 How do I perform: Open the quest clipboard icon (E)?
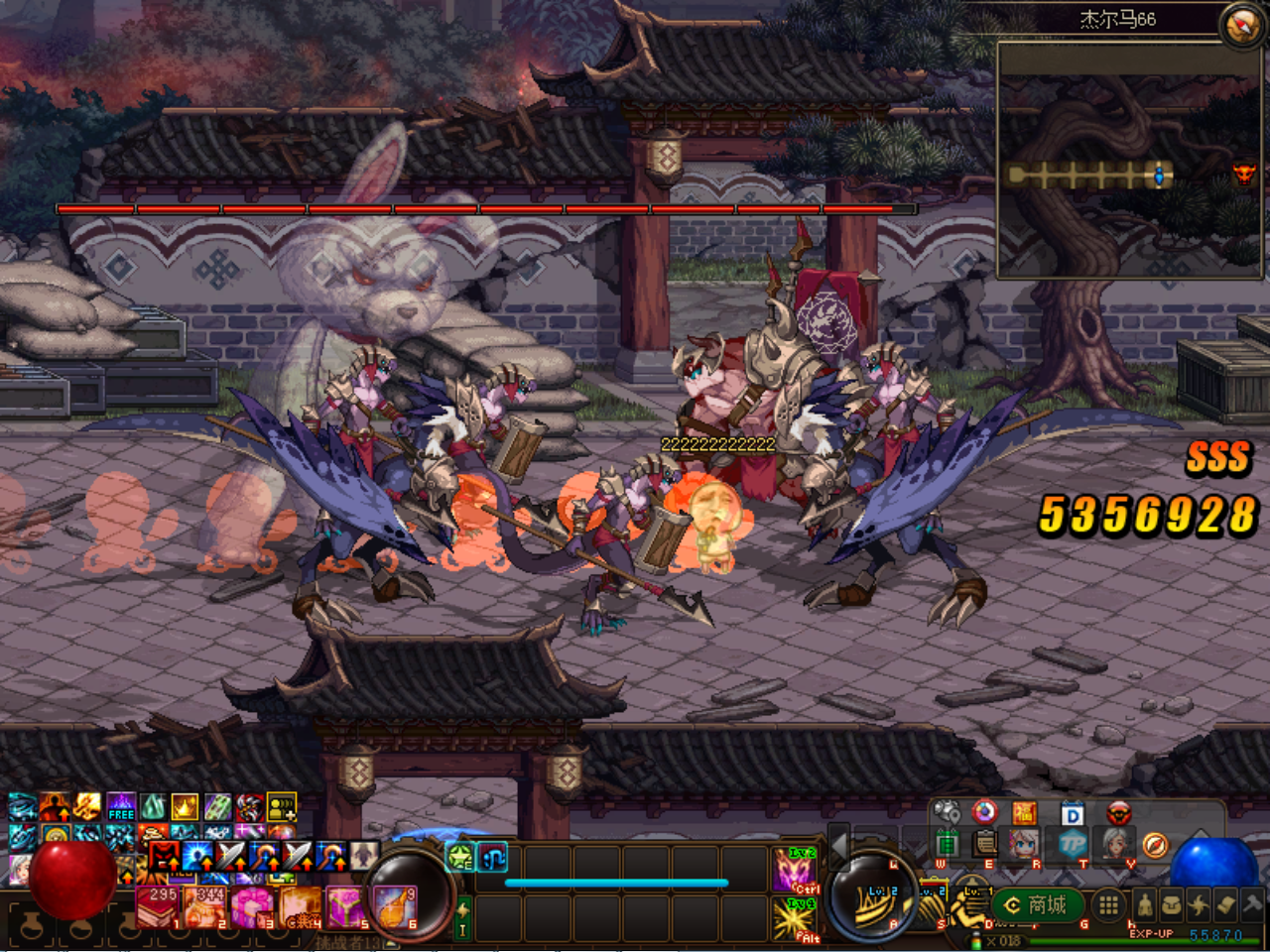coord(984,845)
